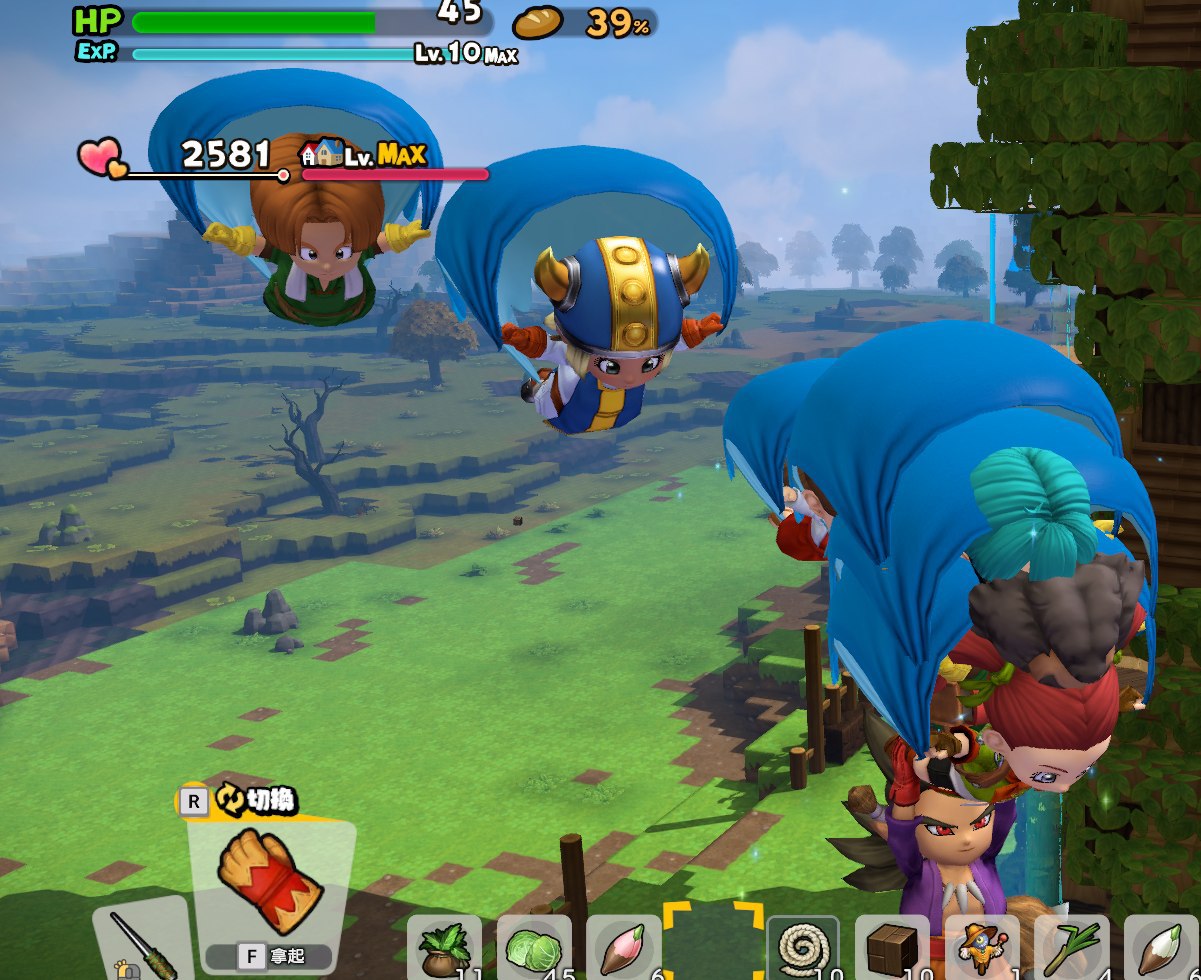Select the leafy seed bag slot
The image size is (1201, 980).
tap(444, 949)
